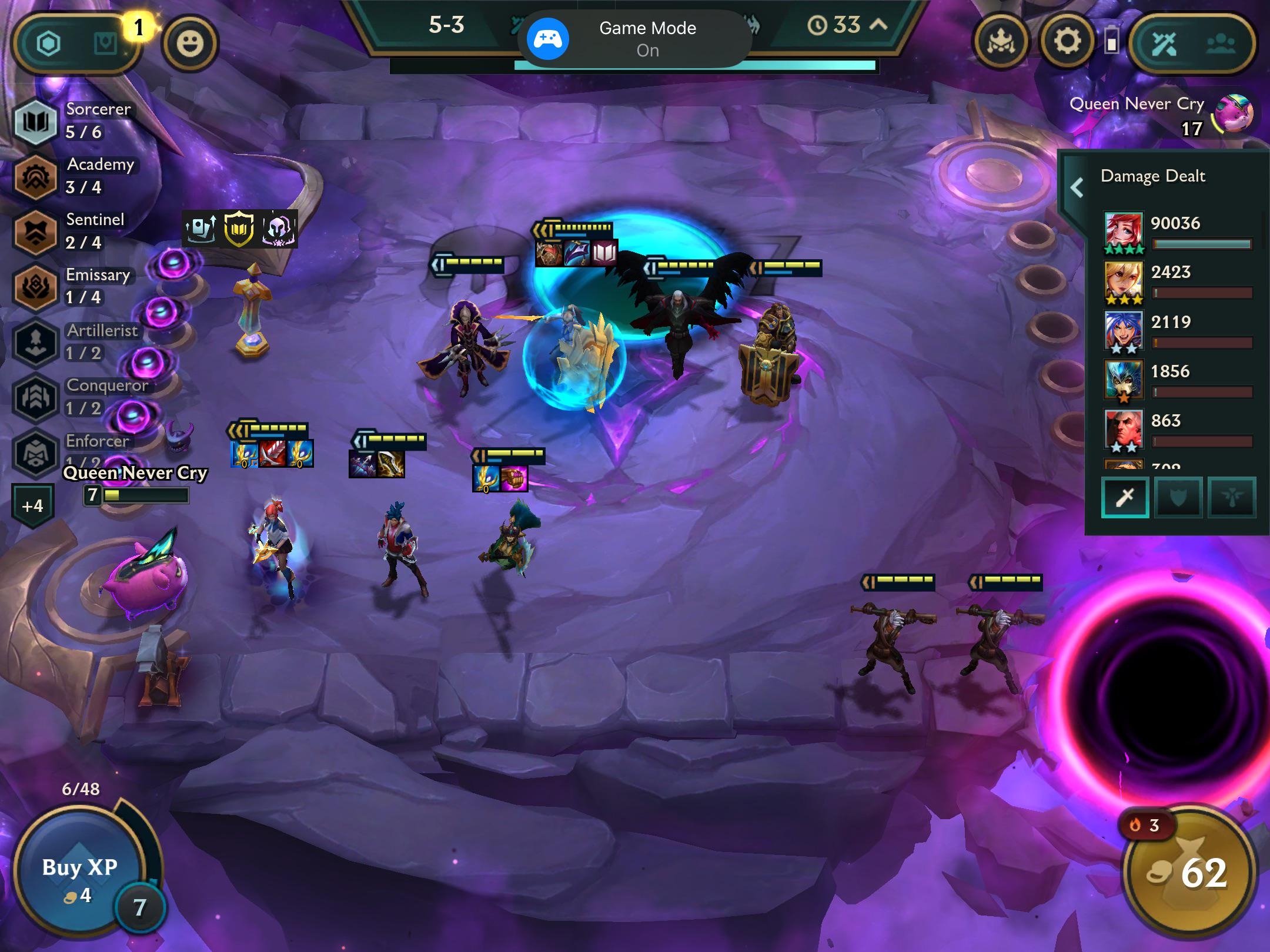Expand the +4 hidden traits
Image resolution: width=1270 pixels, height=952 pixels.
coord(33,505)
